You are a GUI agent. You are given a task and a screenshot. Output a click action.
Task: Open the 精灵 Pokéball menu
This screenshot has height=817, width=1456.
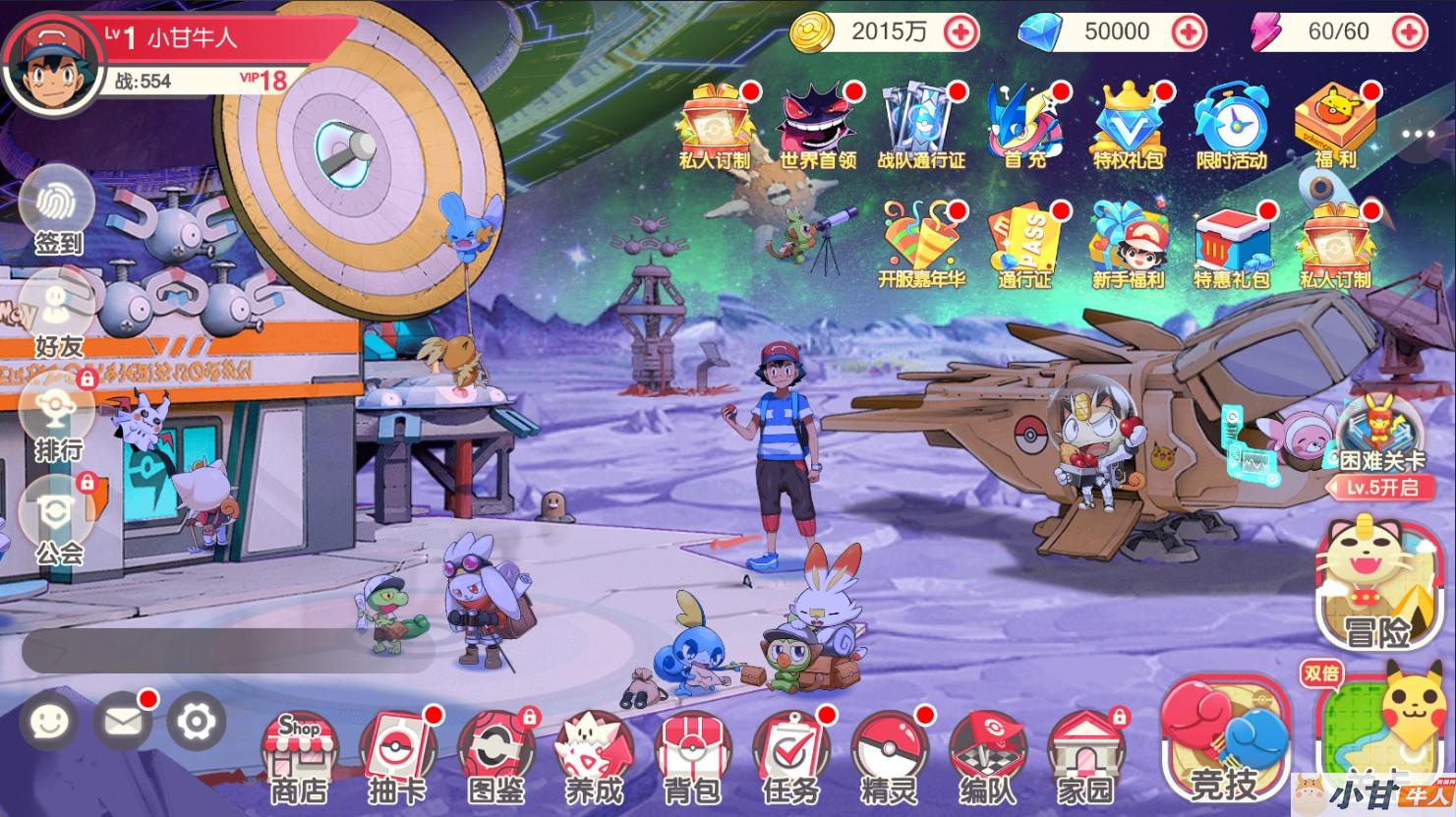(x=889, y=756)
